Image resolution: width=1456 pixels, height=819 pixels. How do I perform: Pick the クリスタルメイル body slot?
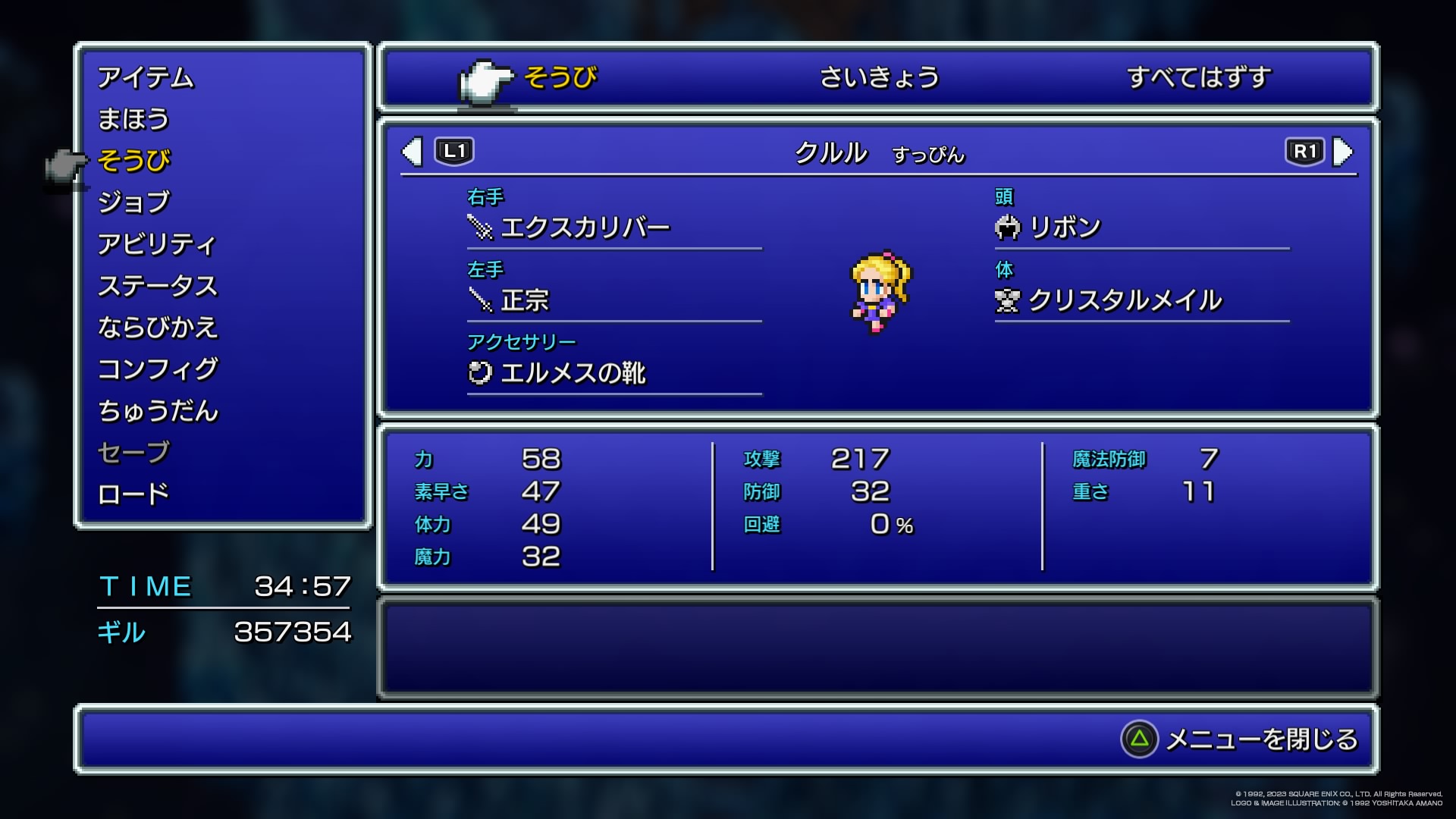1125,300
